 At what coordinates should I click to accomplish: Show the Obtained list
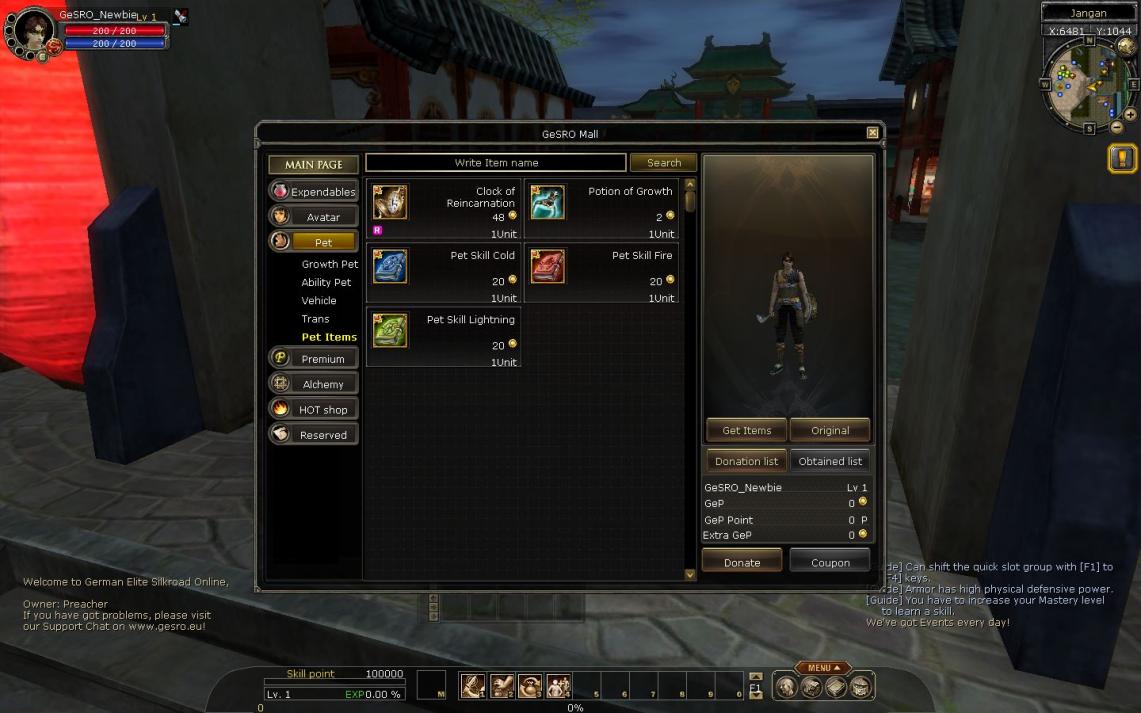click(x=830, y=461)
